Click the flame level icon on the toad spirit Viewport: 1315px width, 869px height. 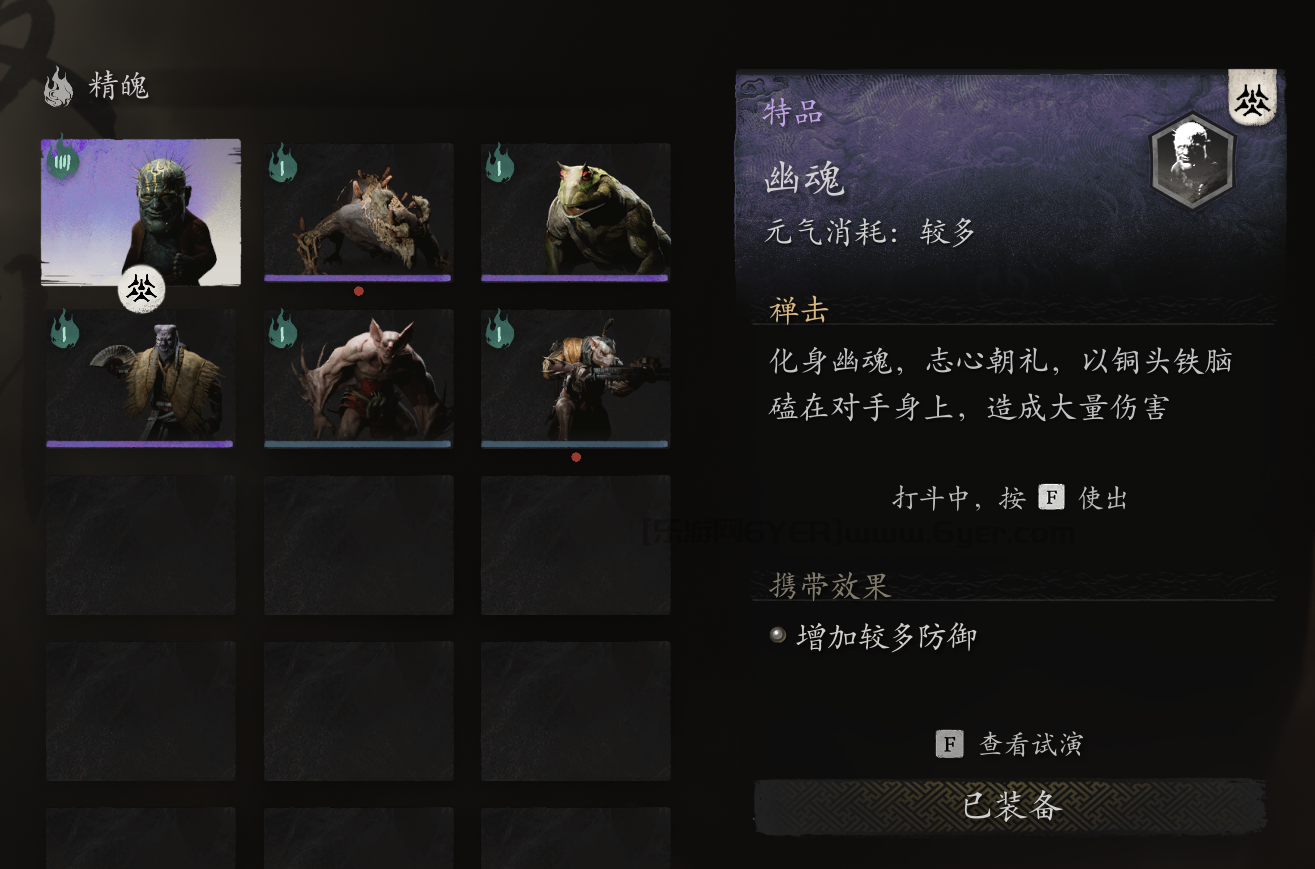pos(498,166)
